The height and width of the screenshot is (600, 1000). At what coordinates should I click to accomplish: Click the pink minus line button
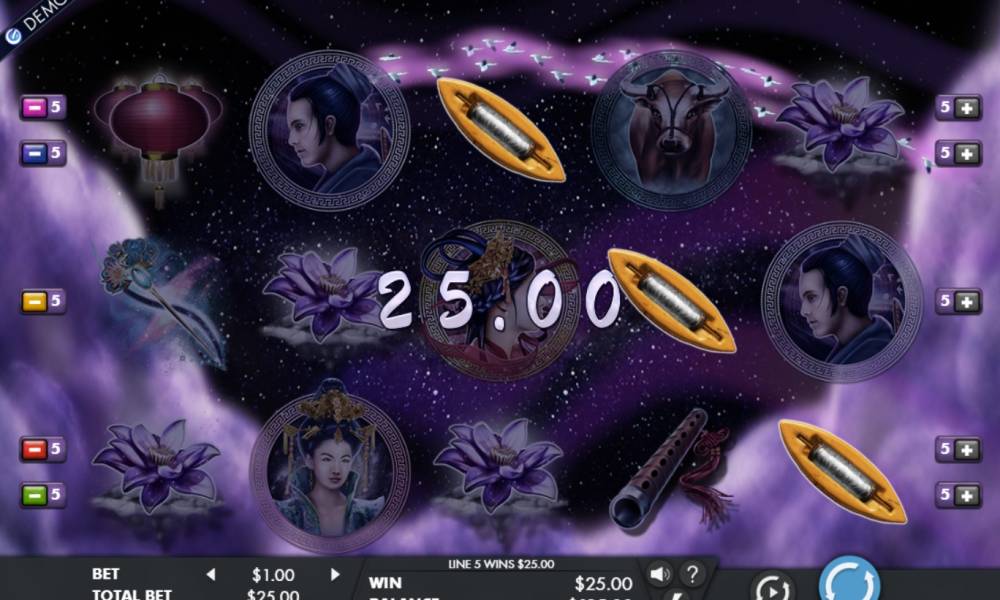coord(34,107)
